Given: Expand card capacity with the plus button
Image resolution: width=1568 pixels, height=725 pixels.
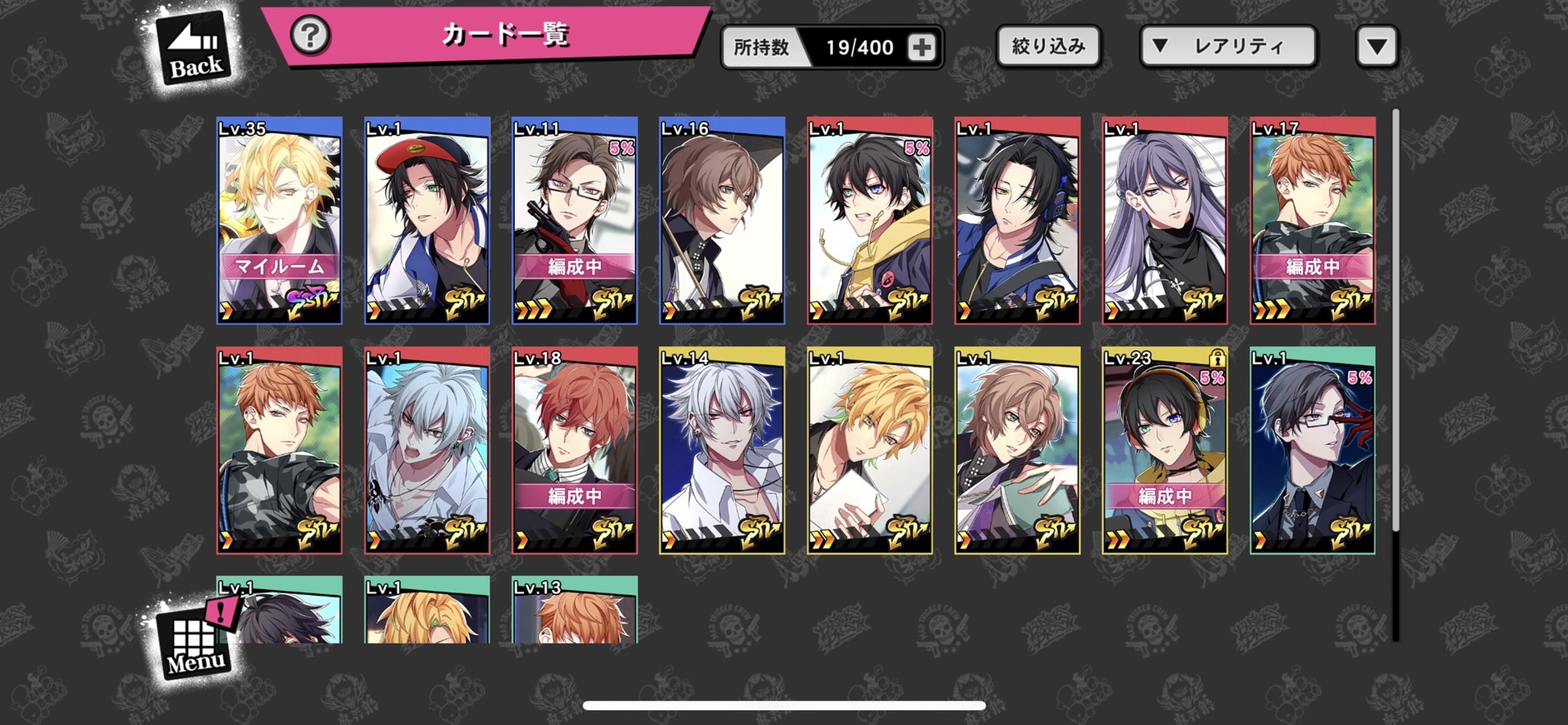Looking at the screenshot, I should 921,47.
